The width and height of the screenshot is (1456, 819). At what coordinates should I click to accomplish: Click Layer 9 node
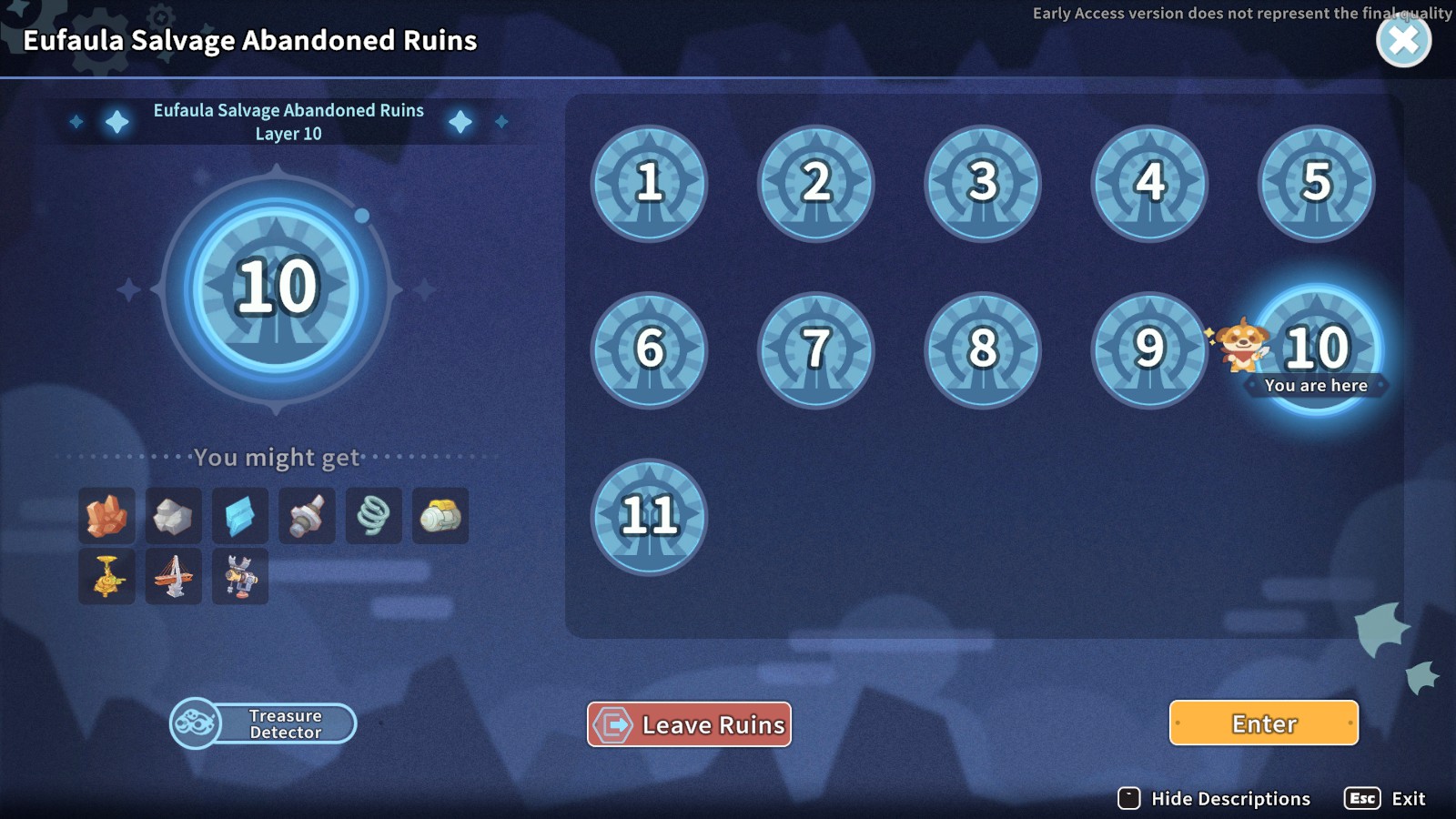tap(1148, 350)
